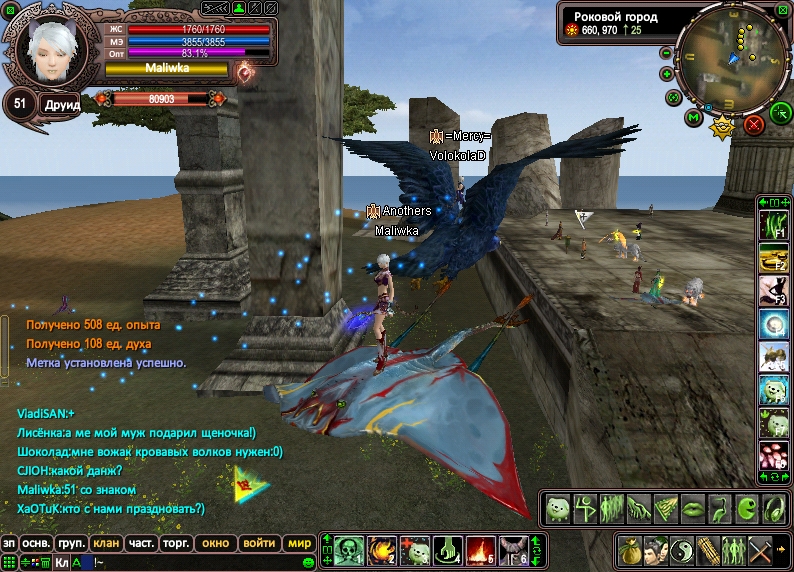Viewport: 794px width, 572px height.
Task: Open the торг. trade chat tab
Action: click(176, 543)
